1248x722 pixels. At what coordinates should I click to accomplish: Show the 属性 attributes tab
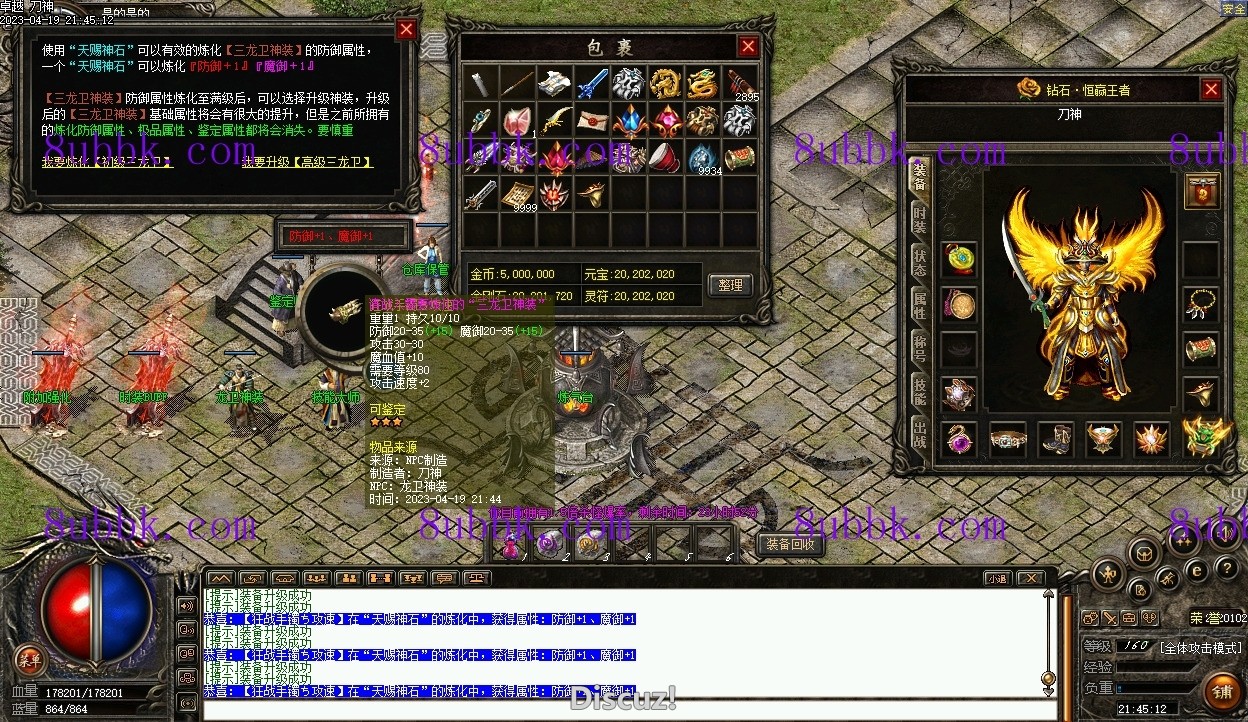click(x=919, y=306)
